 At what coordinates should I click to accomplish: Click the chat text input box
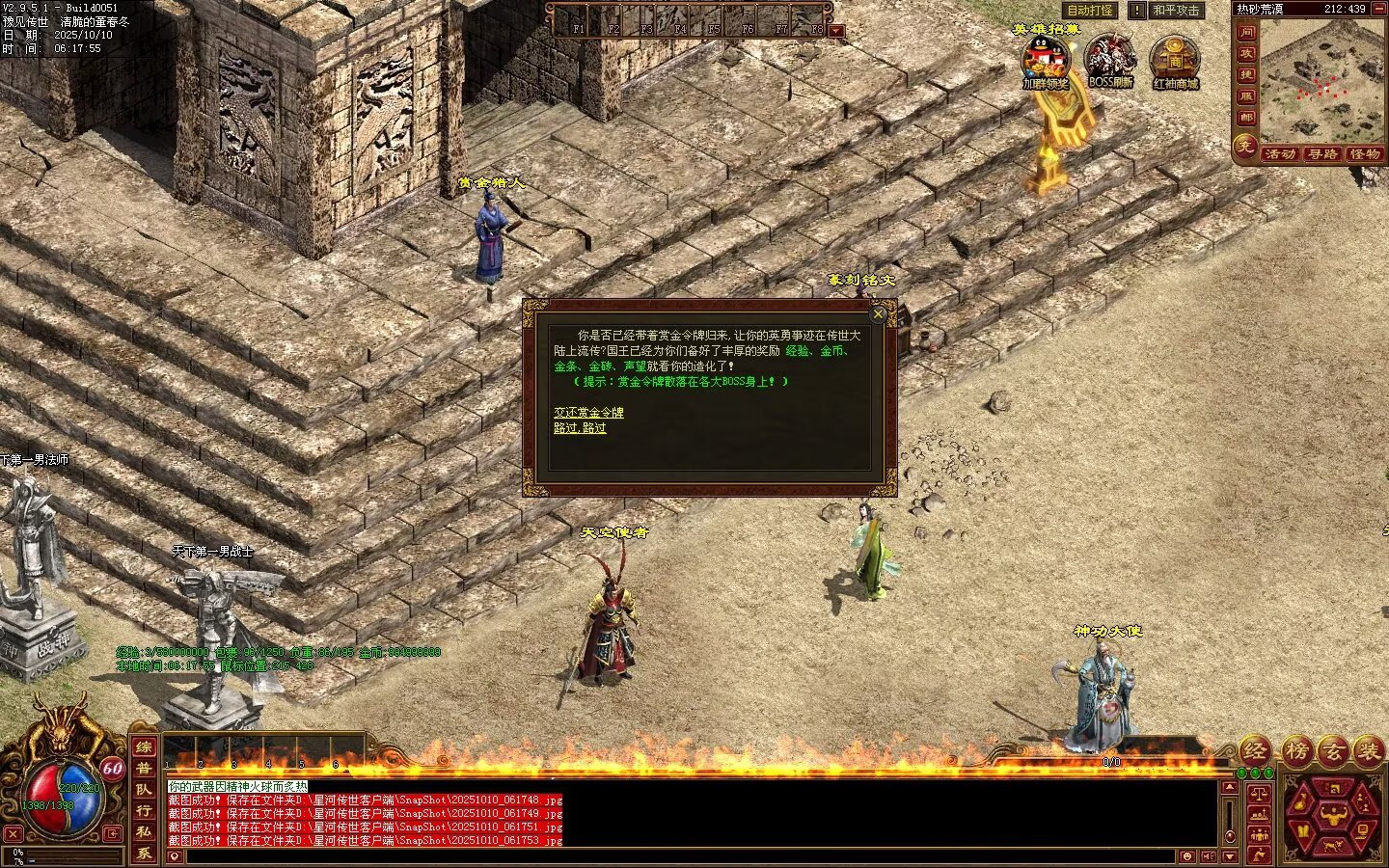(x=675, y=856)
